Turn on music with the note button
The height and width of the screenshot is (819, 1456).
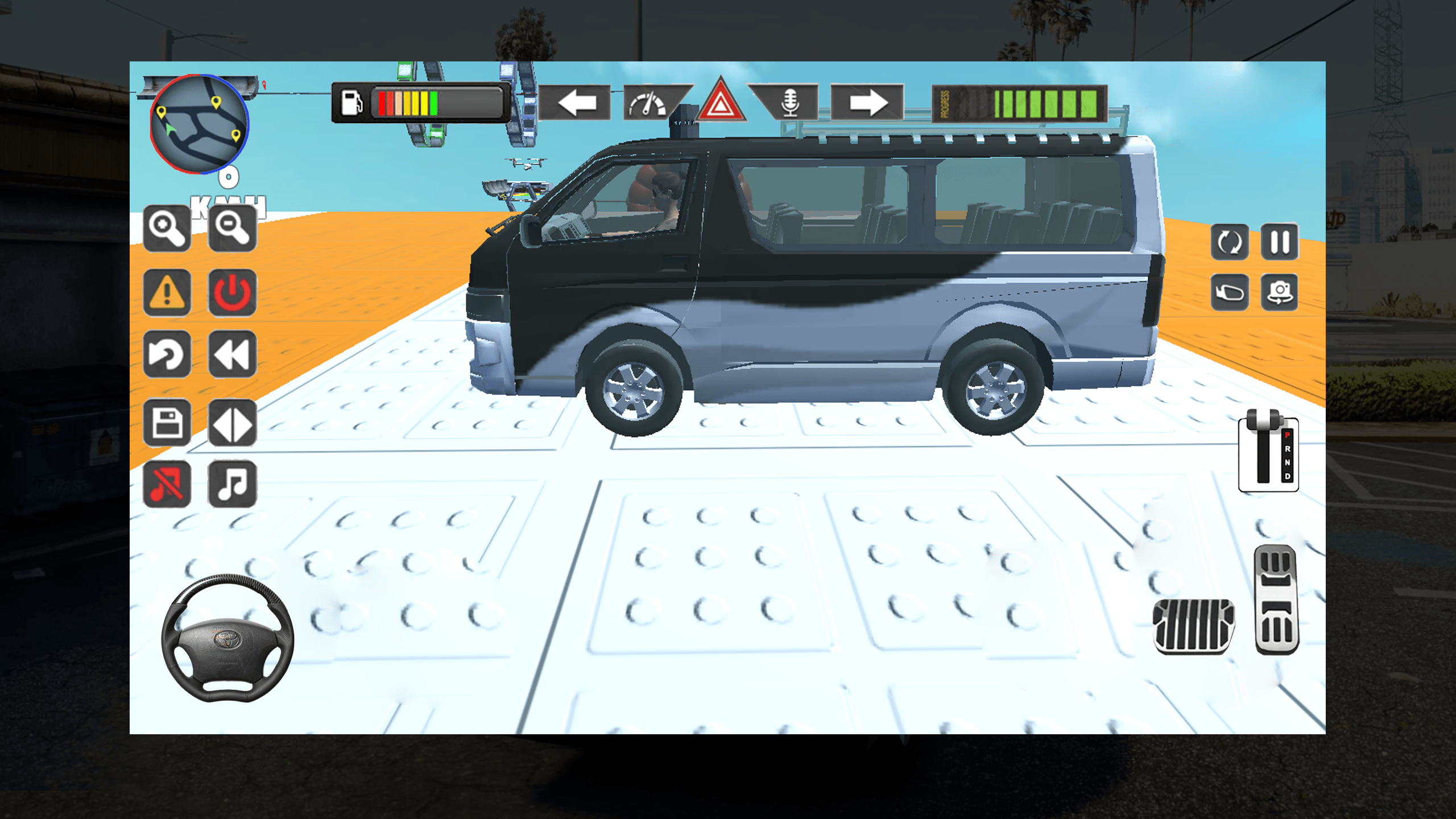pos(232,484)
